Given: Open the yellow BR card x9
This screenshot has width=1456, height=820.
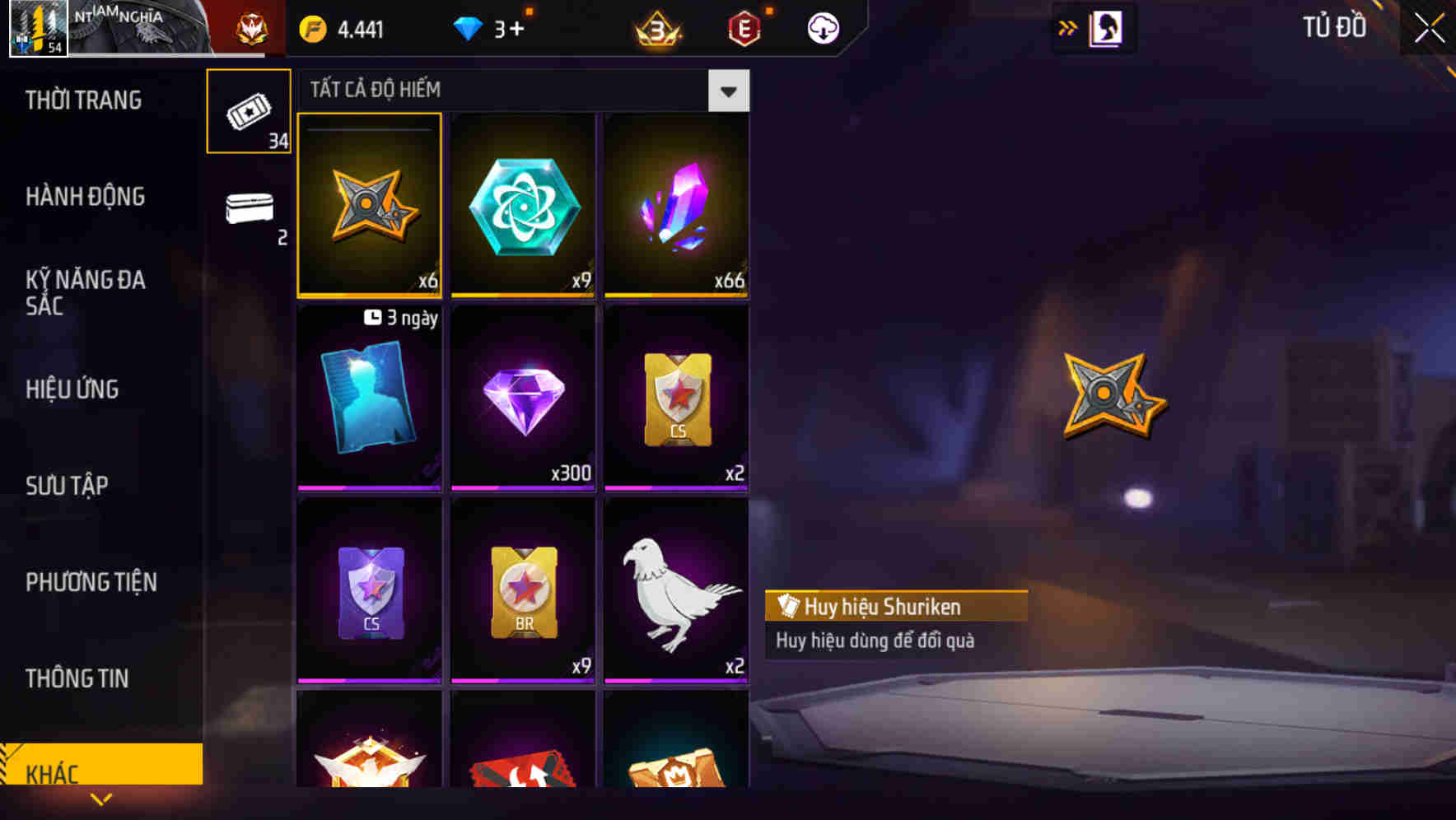Looking at the screenshot, I should click(x=523, y=591).
